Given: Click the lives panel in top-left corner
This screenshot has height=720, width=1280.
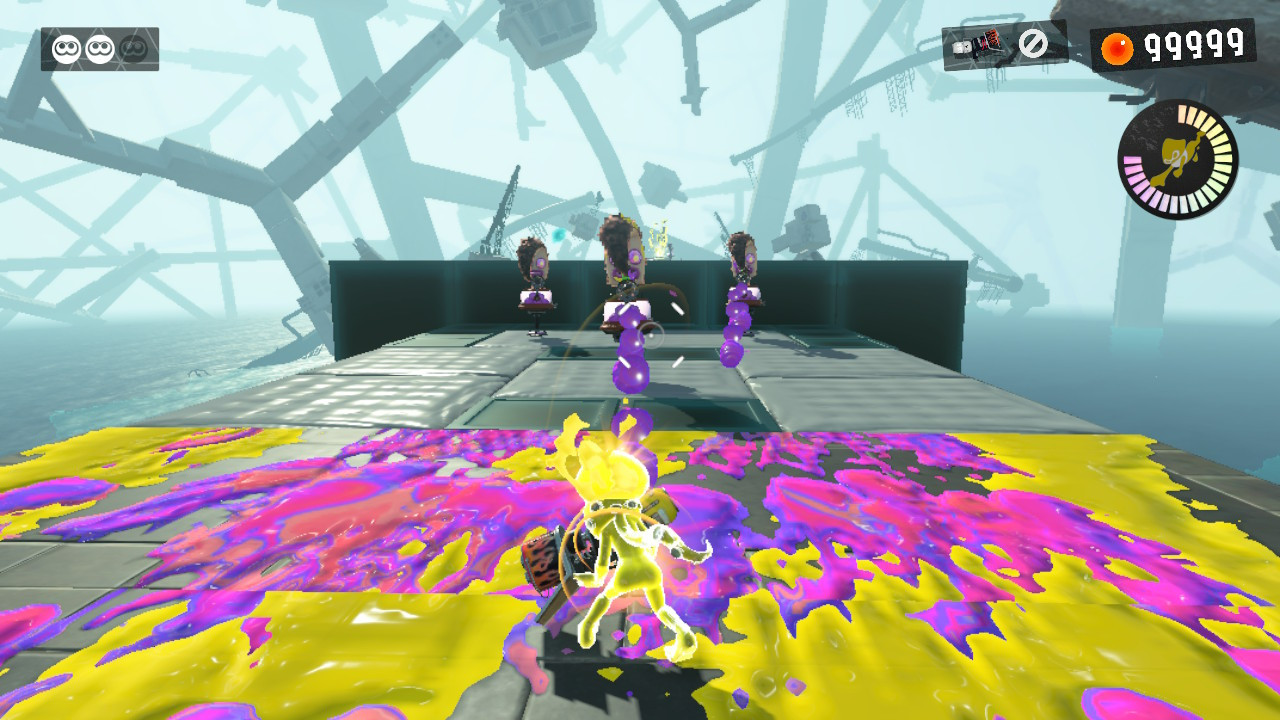Looking at the screenshot, I should 100,45.
